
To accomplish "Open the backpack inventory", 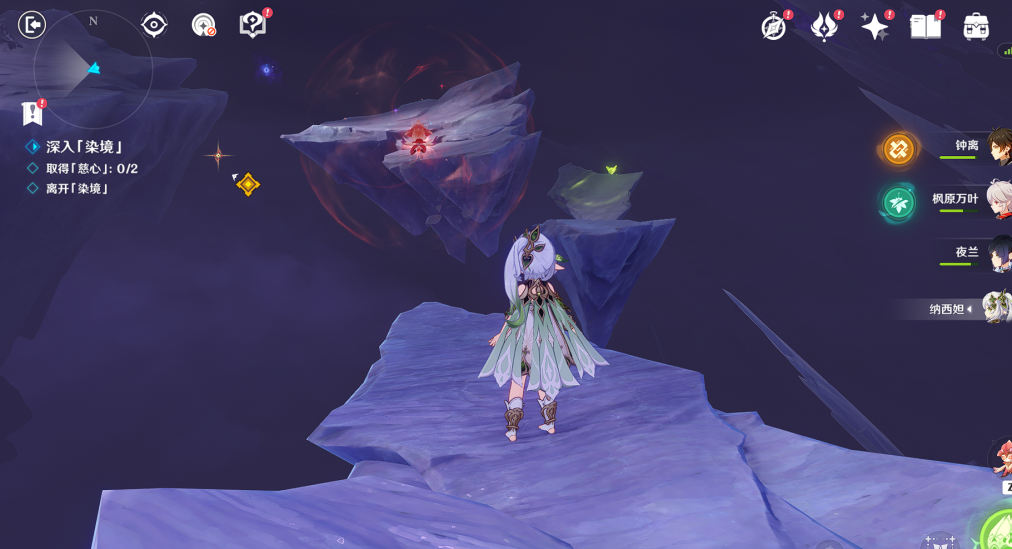I will pos(976,27).
